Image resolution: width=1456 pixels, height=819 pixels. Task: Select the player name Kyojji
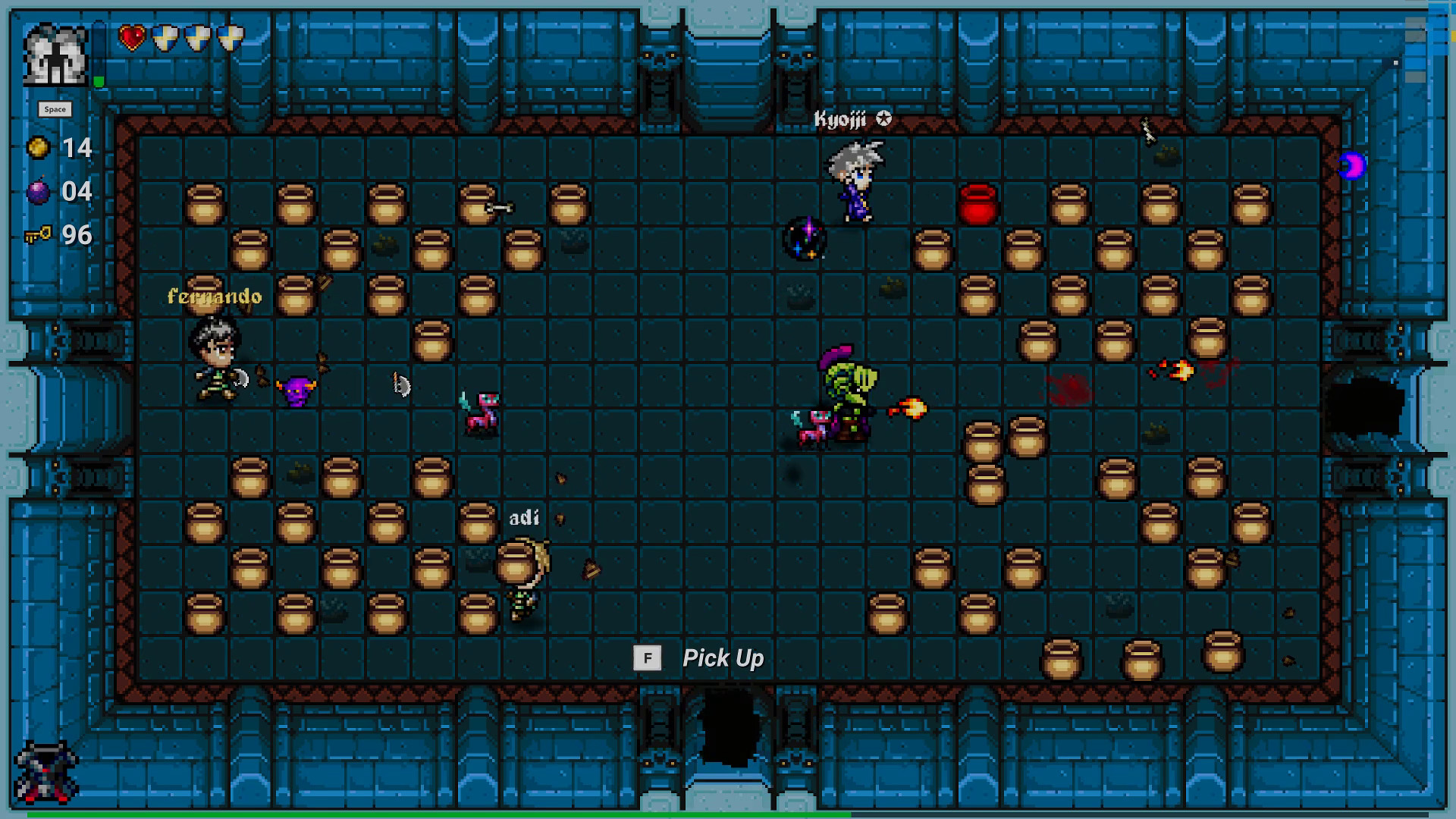(842, 118)
